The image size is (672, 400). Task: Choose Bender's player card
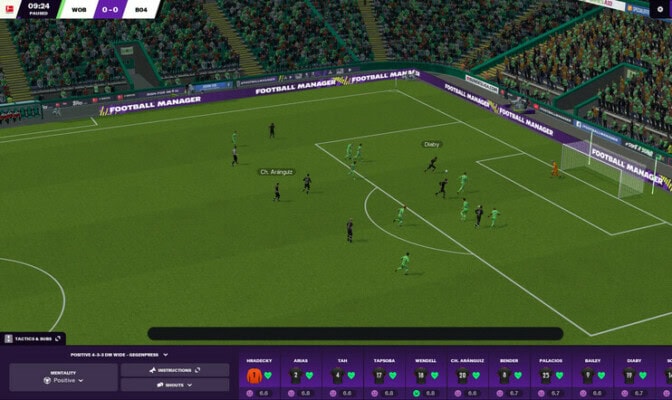[509, 374]
